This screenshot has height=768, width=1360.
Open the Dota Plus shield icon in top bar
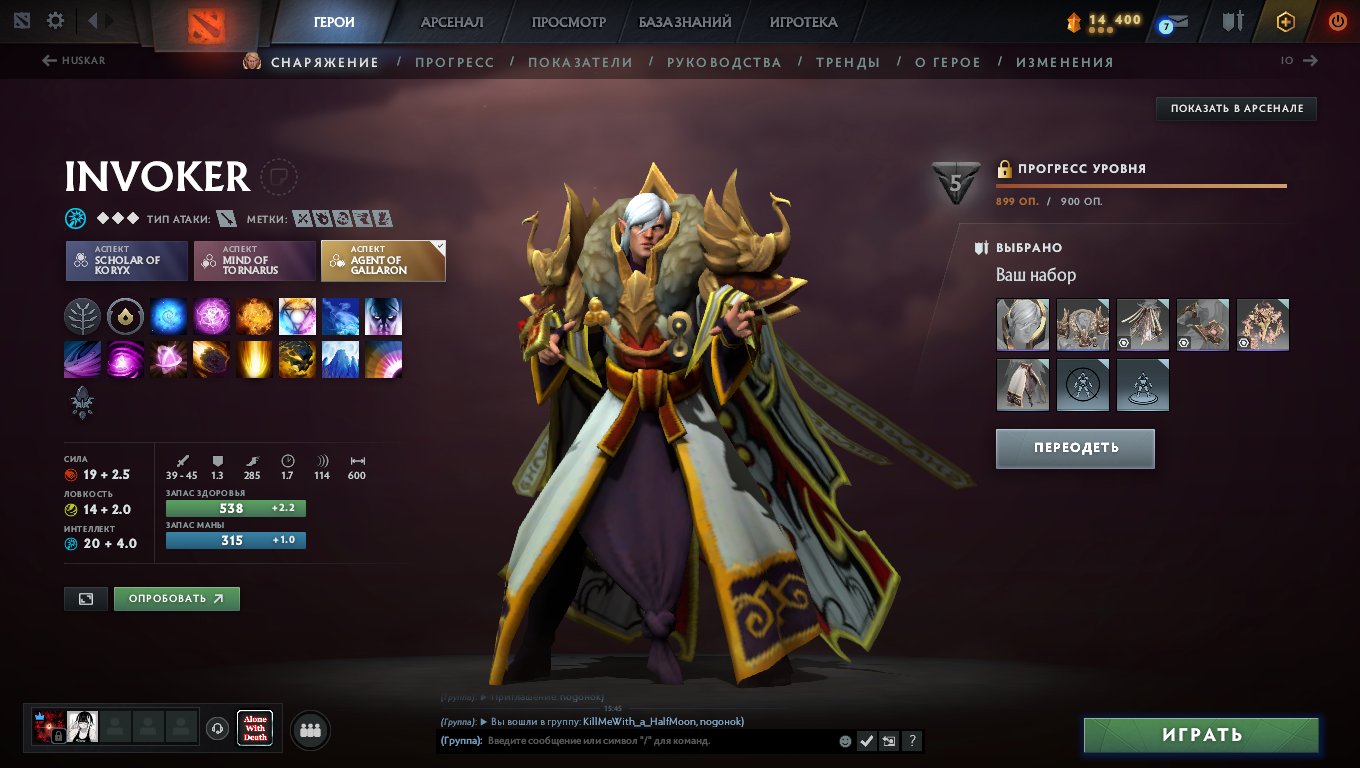1287,21
